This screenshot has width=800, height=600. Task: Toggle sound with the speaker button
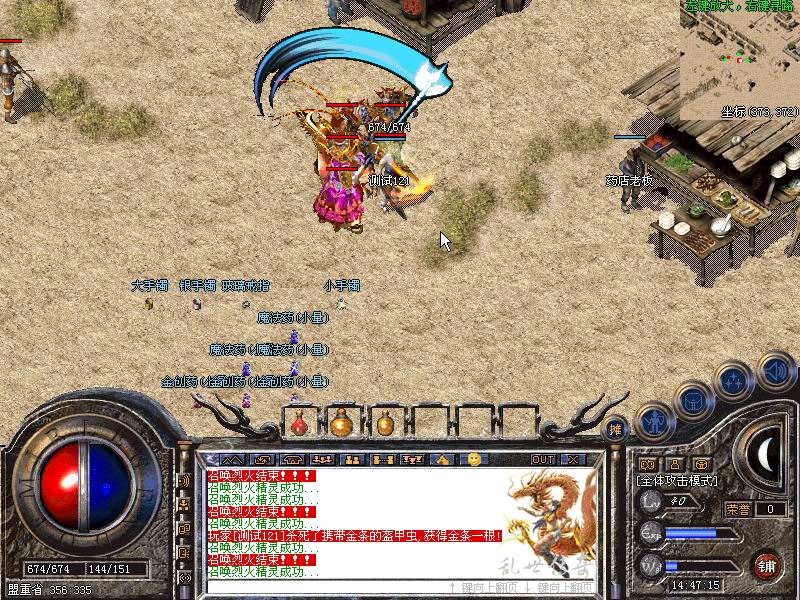(x=775, y=372)
